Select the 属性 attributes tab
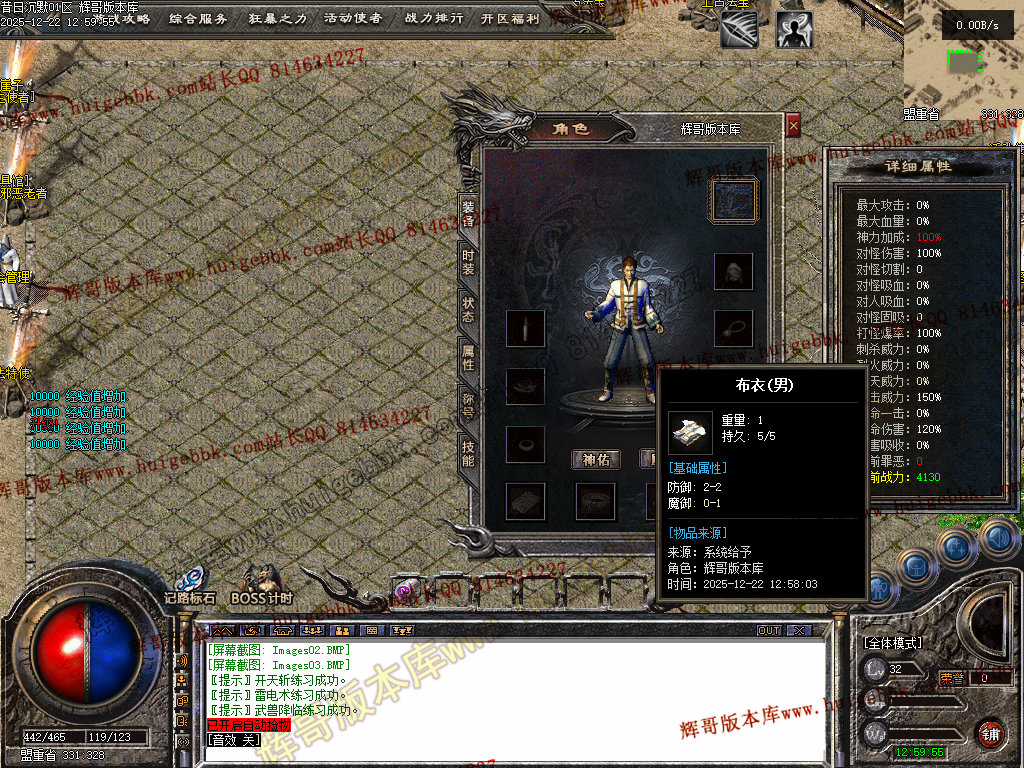1024x768 pixels. pyautogui.click(x=468, y=357)
